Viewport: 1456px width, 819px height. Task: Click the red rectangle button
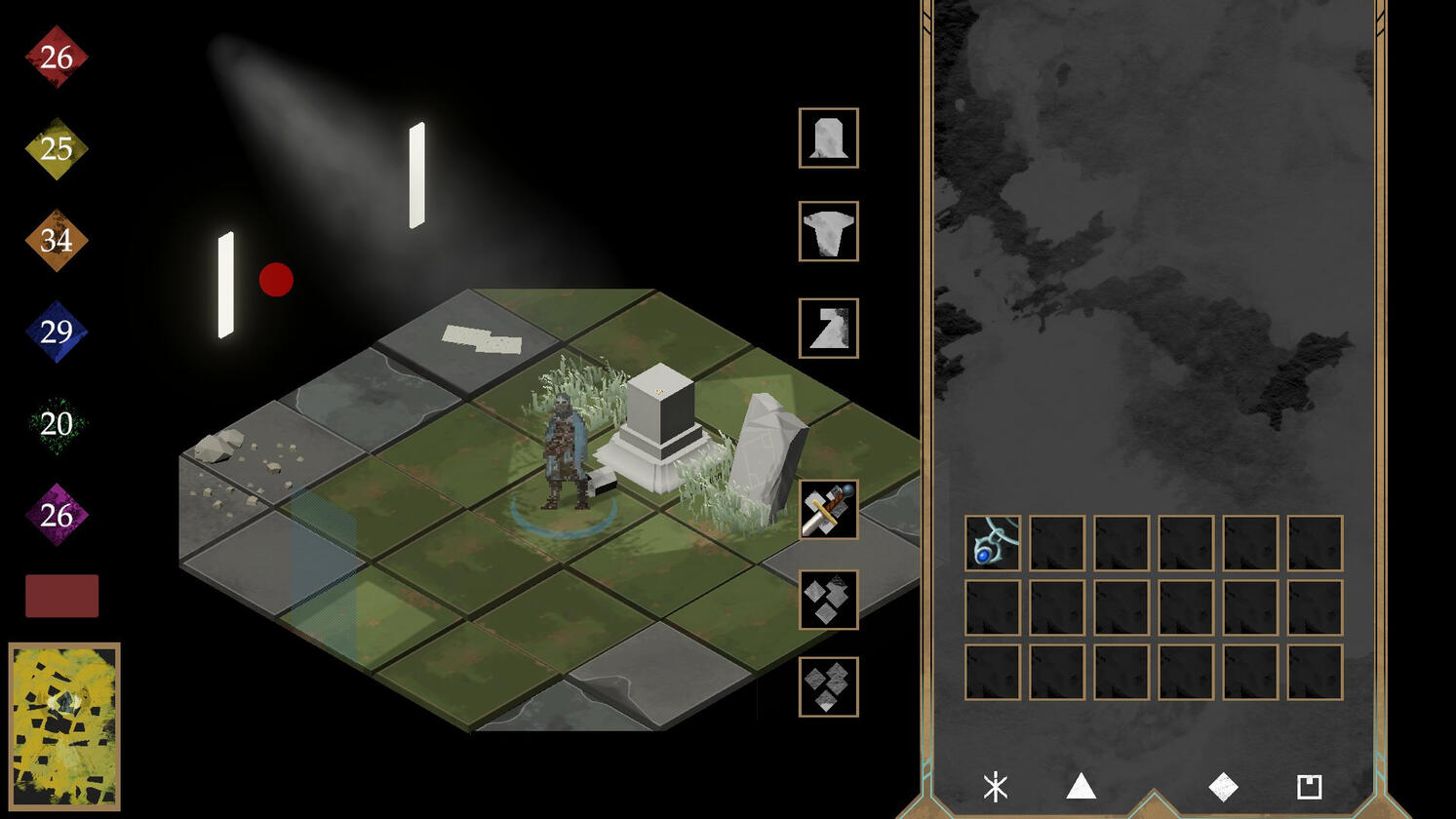[61, 596]
